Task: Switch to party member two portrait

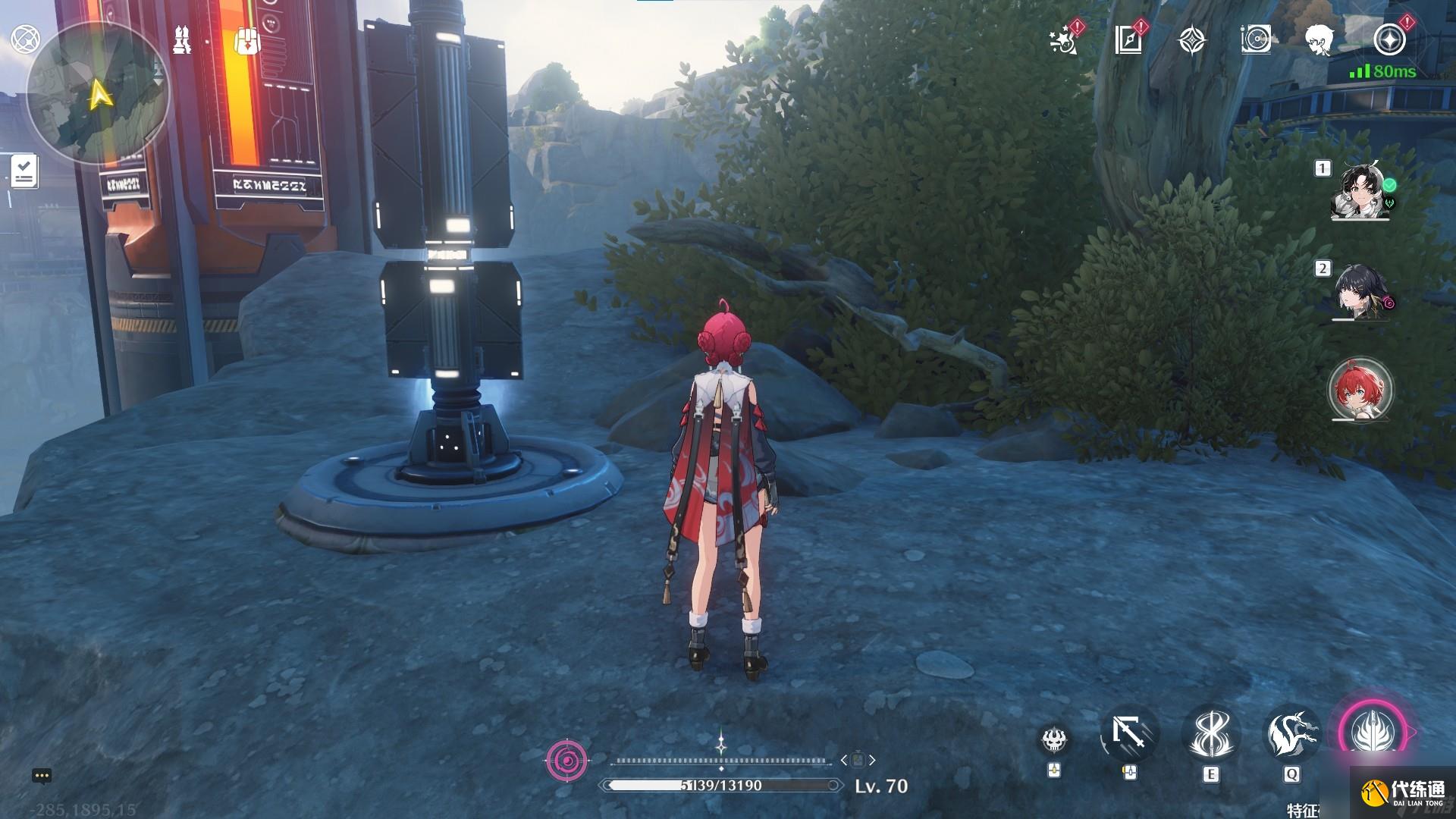Action: [1360, 292]
